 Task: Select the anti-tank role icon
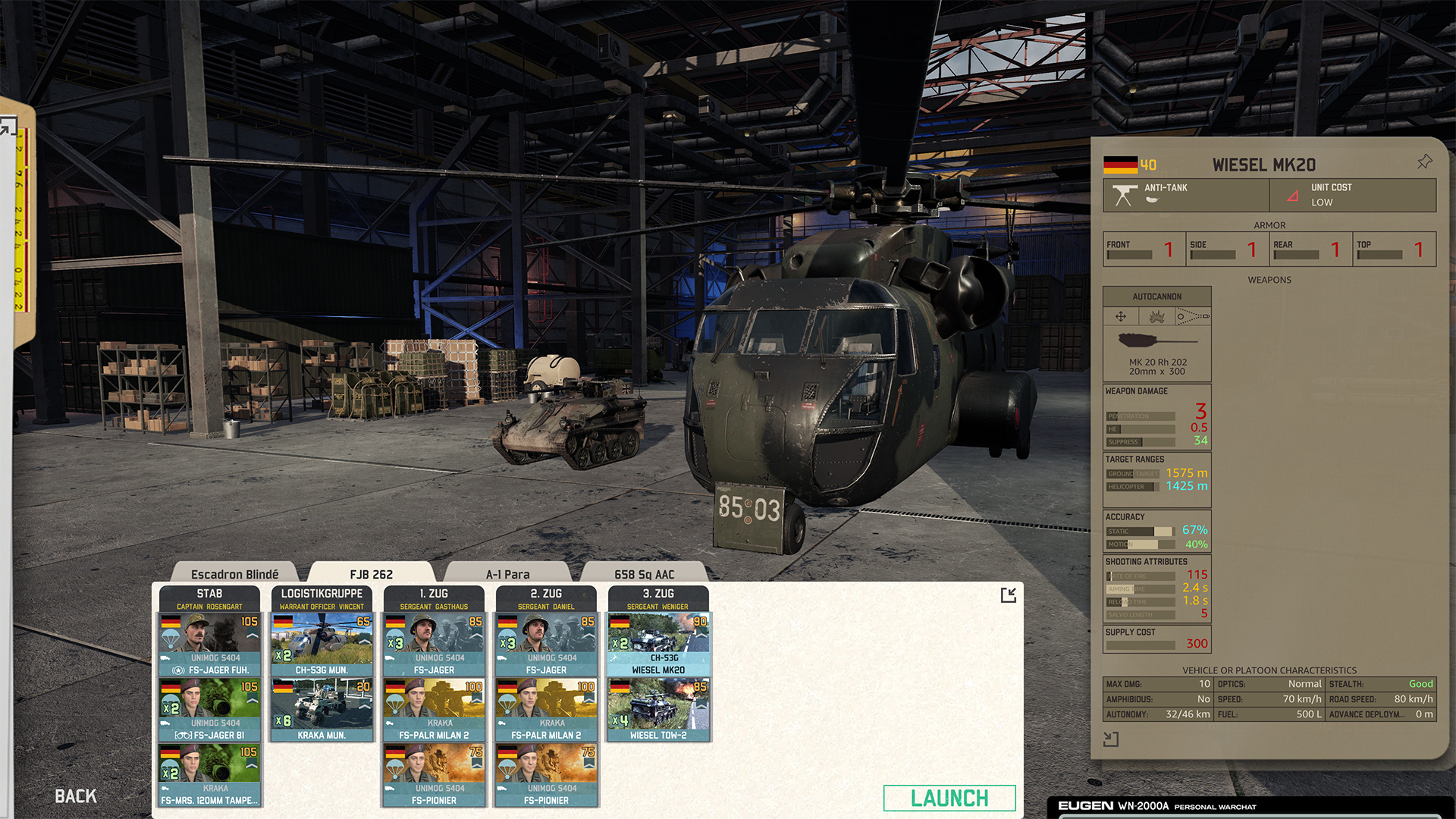coord(1125,193)
